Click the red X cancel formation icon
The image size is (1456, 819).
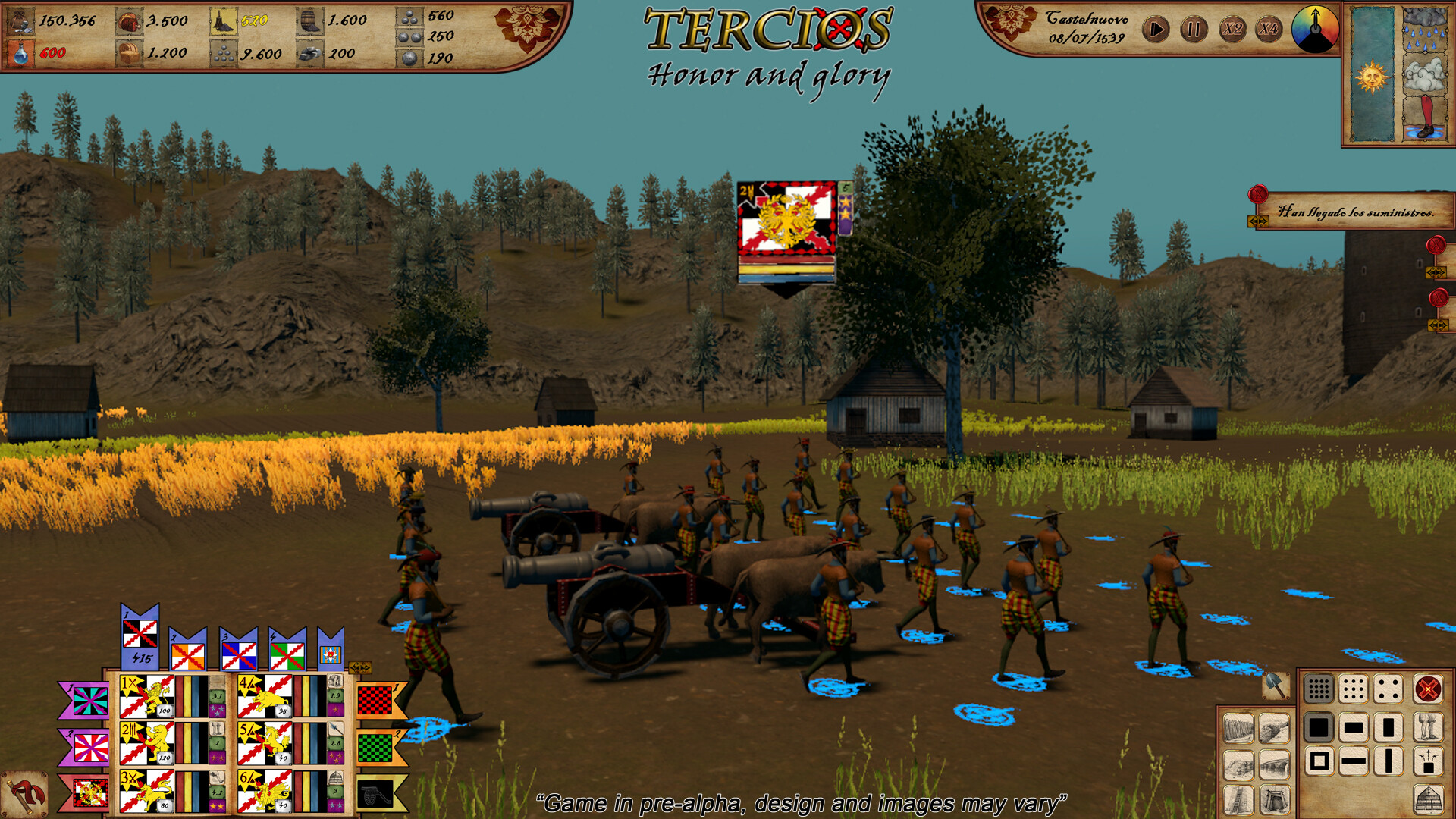(1429, 688)
